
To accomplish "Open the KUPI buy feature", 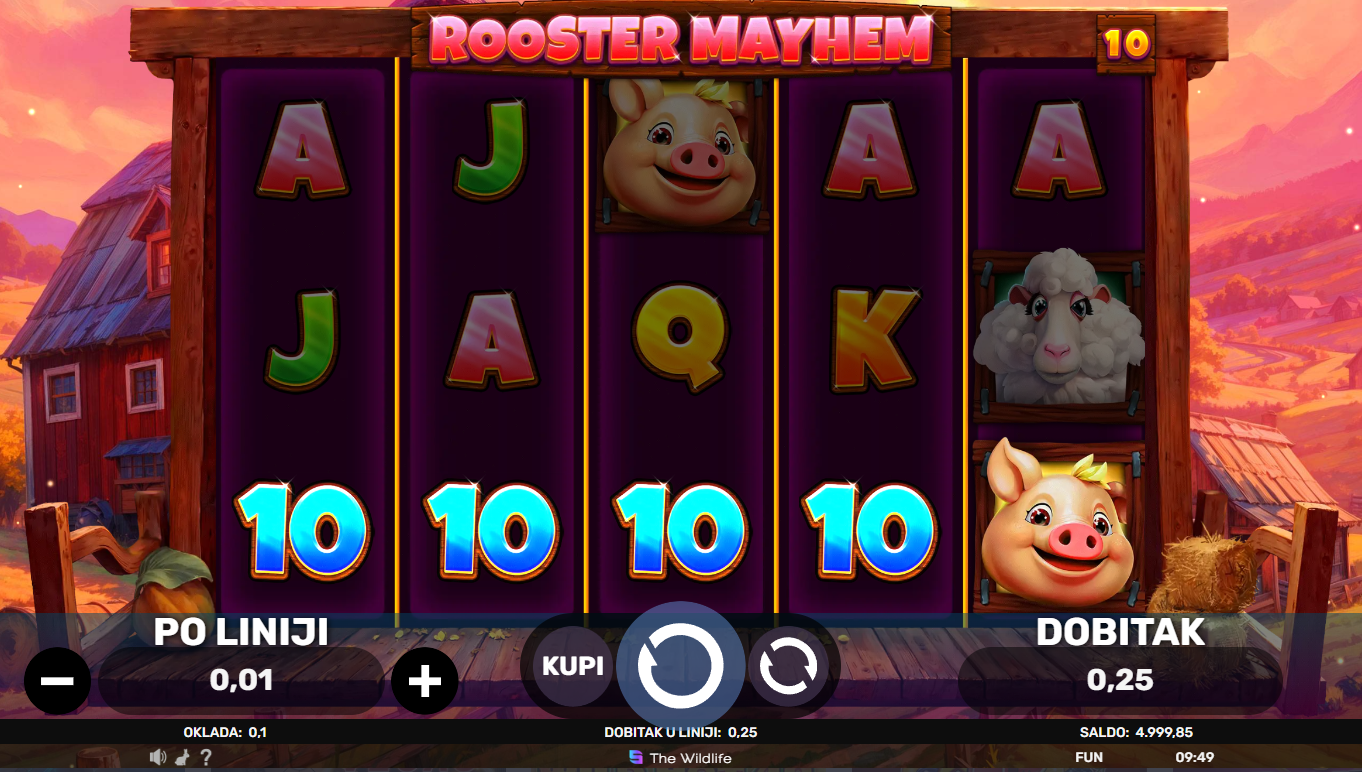I will pos(573,666).
